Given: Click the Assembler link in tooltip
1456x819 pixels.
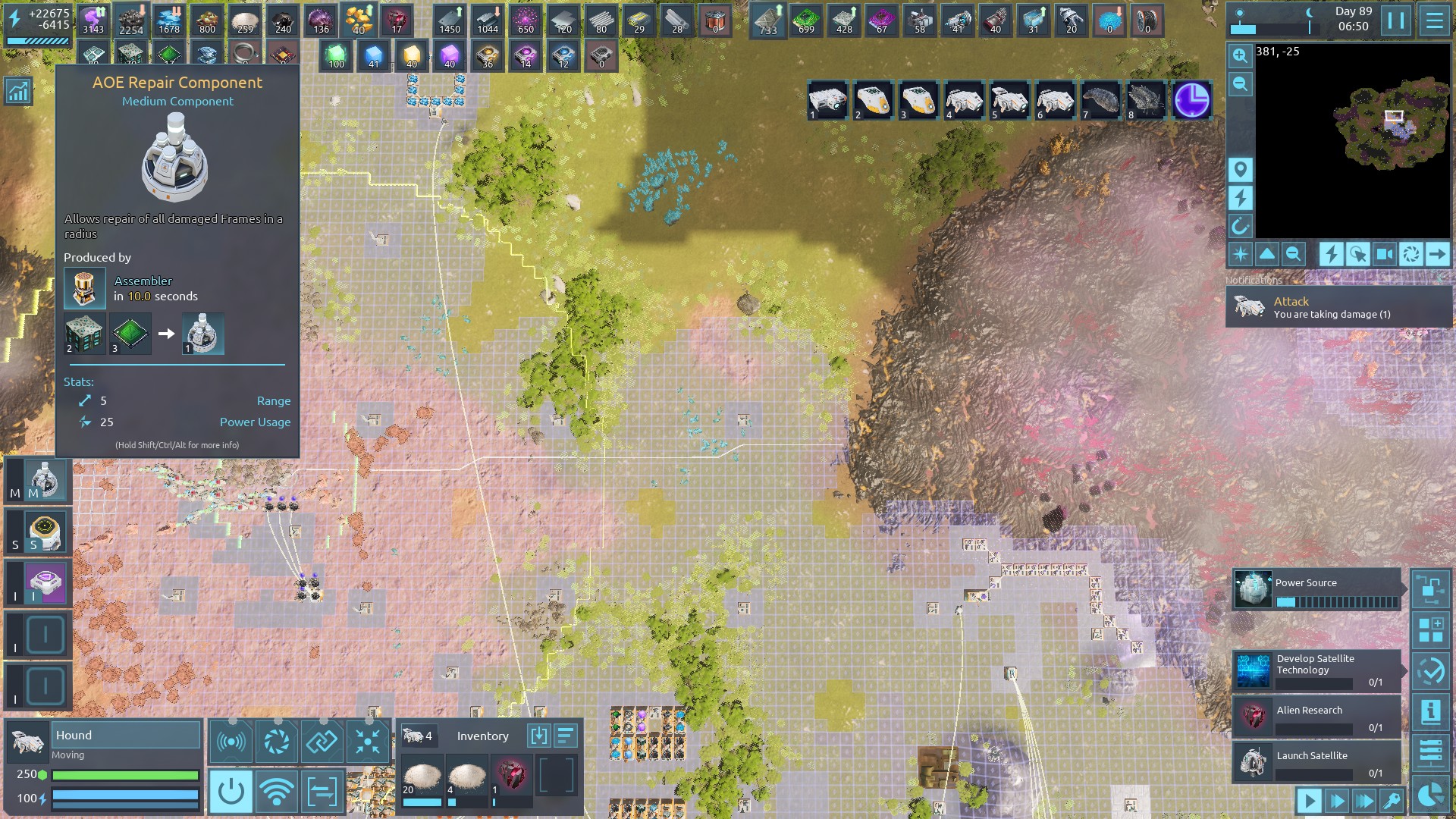Looking at the screenshot, I should [x=143, y=281].
